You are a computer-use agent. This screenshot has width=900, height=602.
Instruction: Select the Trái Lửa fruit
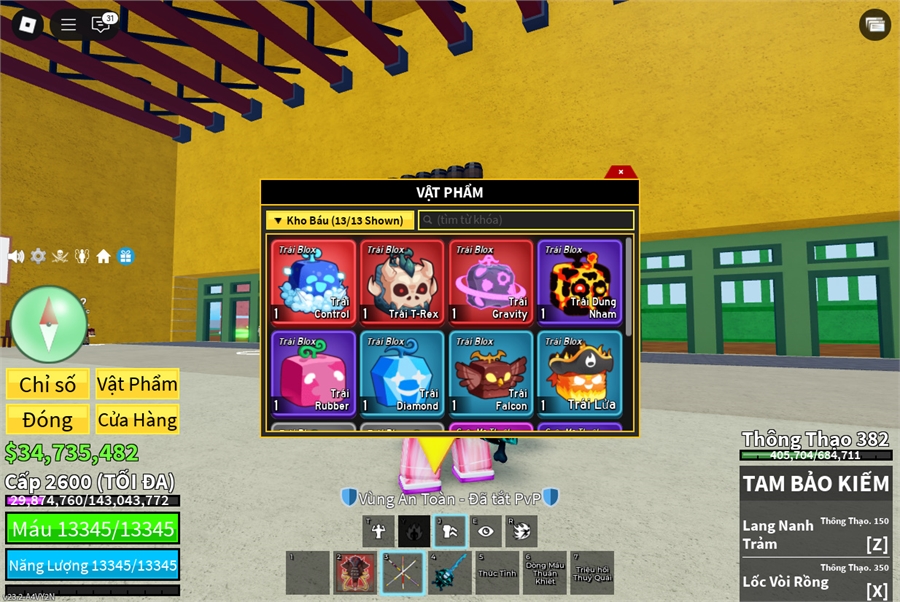pyautogui.click(x=579, y=373)
